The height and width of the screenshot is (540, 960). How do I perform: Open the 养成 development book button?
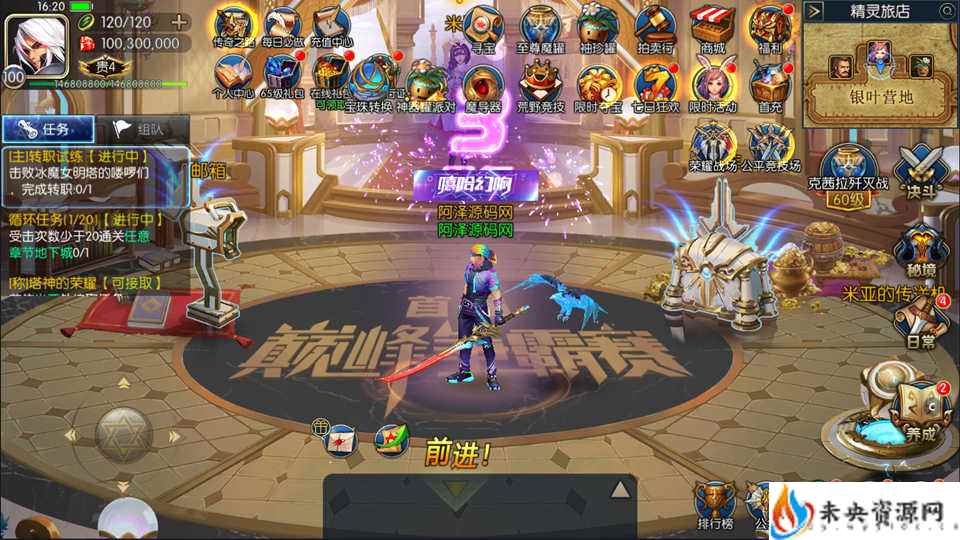point(919,410)
